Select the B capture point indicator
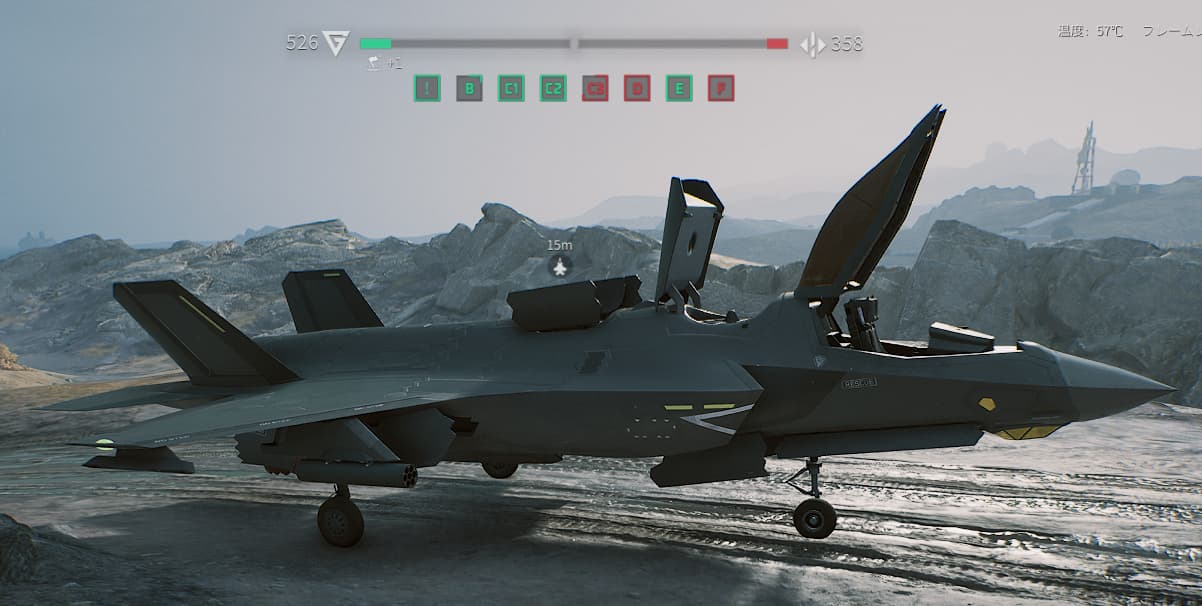1202x606 pixels. point(469,88)
